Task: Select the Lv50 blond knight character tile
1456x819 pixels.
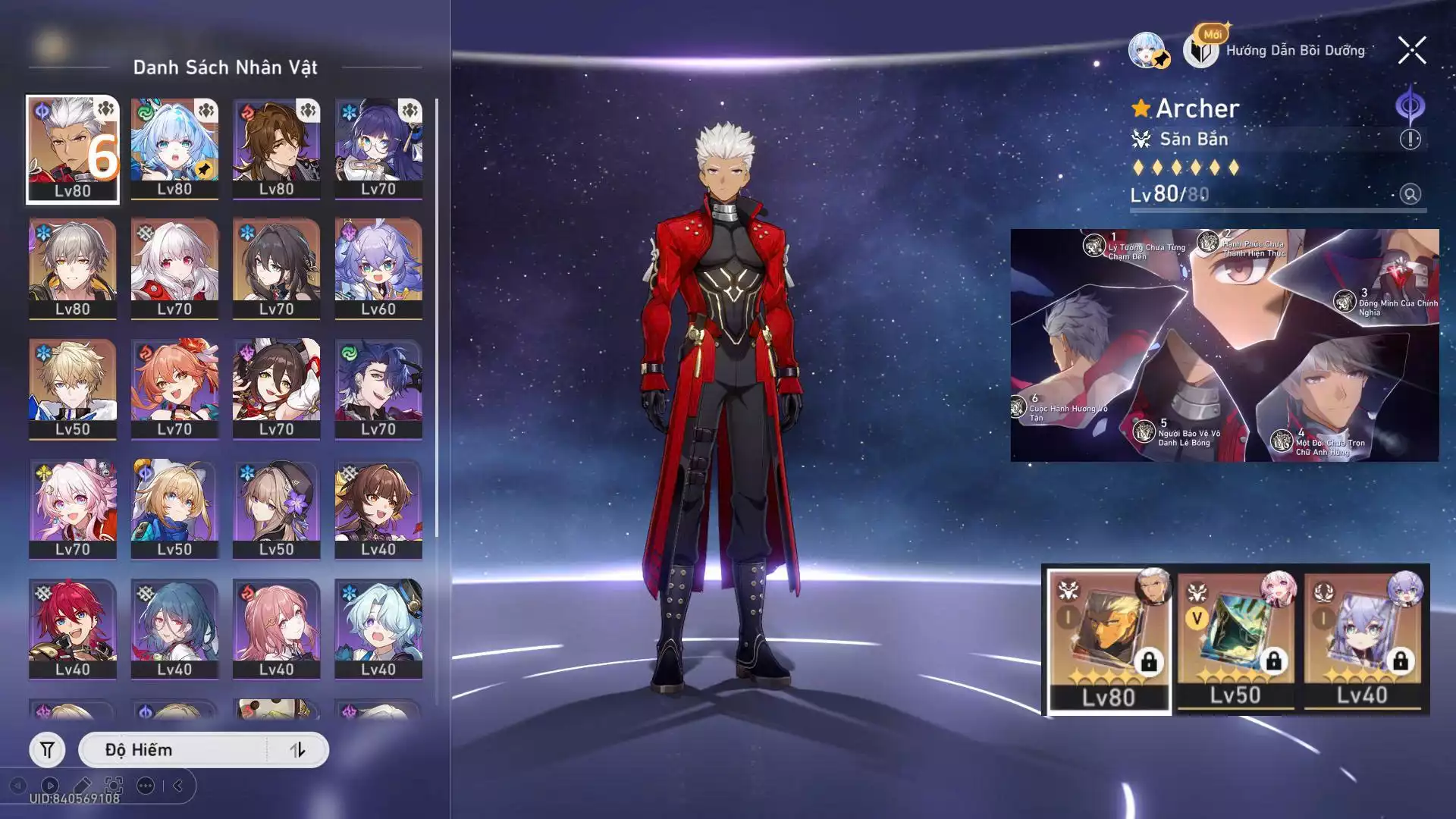Action: pyautogui.click(x=73, y=388)
